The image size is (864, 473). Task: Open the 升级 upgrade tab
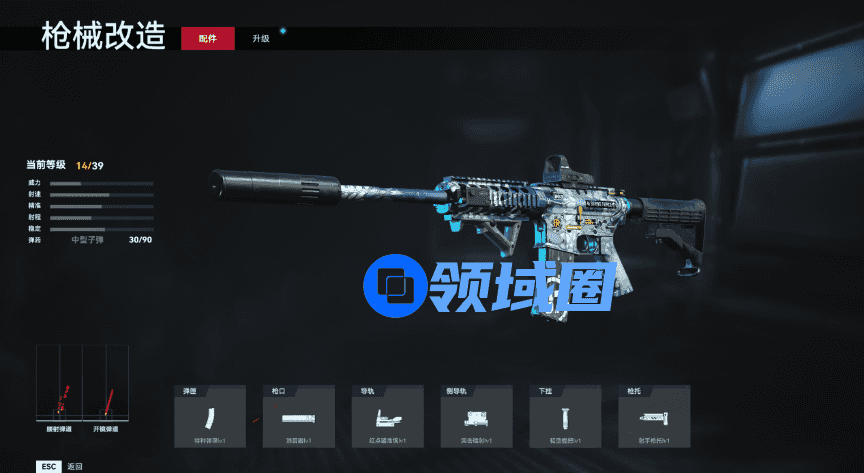pyautogui.click(x=261, y=38)
